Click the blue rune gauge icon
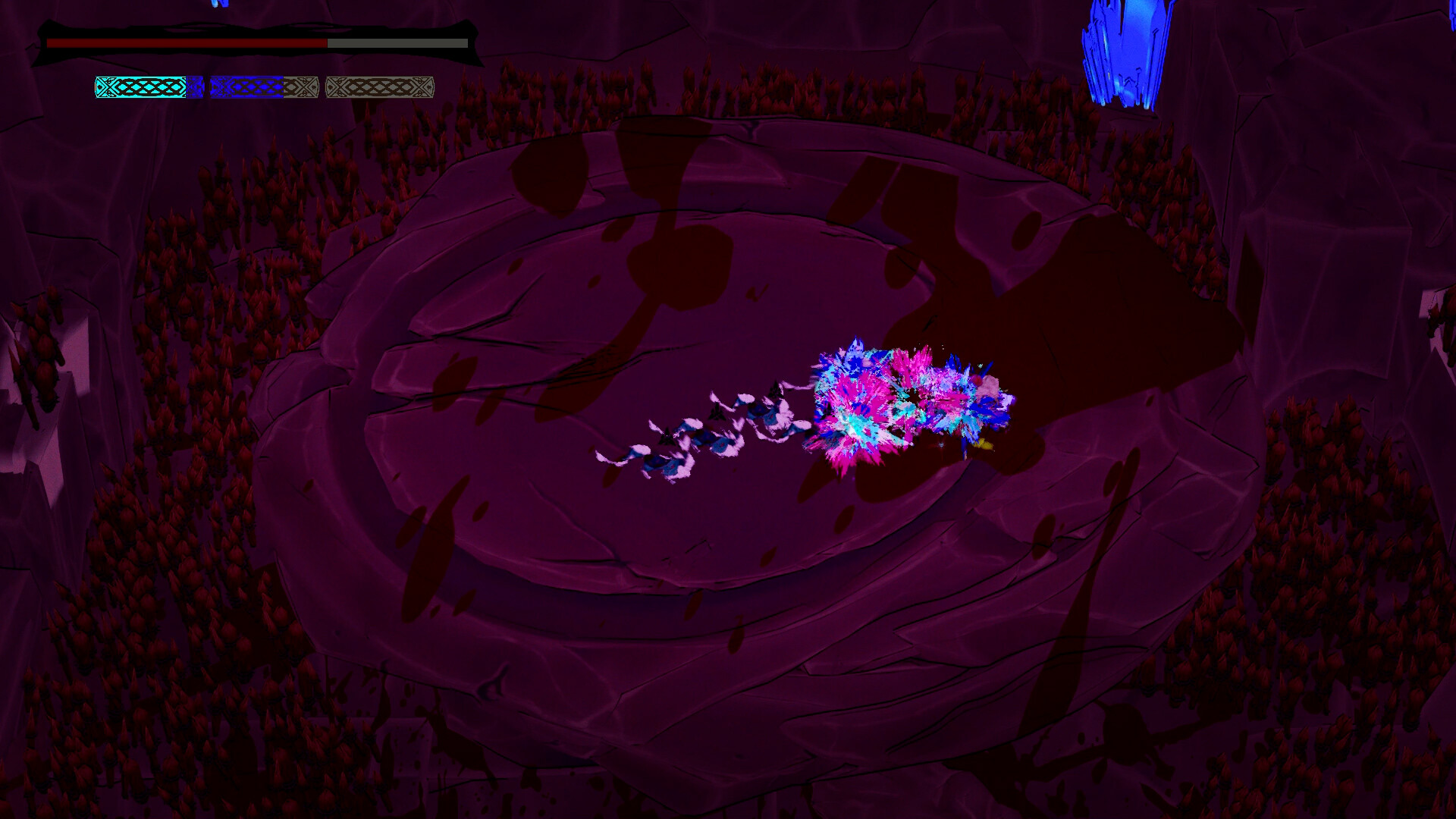 click(250, 87)
